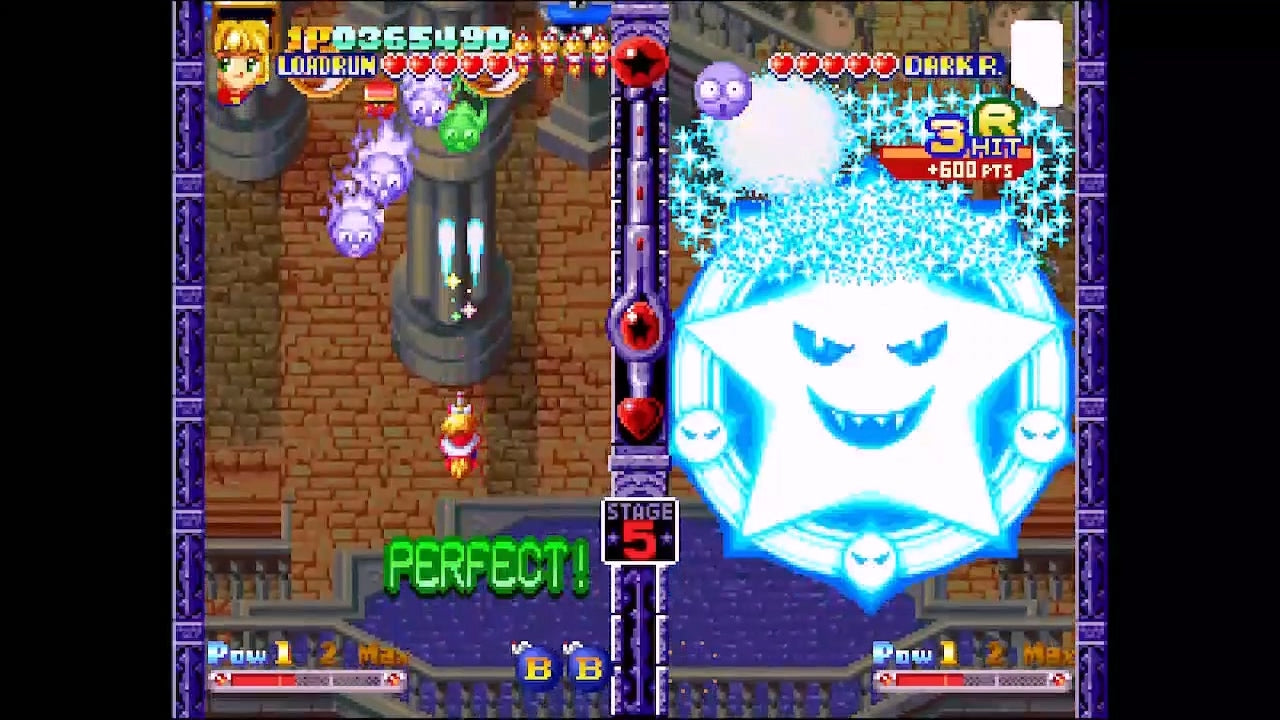Click the Stage 5 indicator badge
The width and height of the screenshot is (1280, 720).
pyautogui.click(x=640, y=531)
